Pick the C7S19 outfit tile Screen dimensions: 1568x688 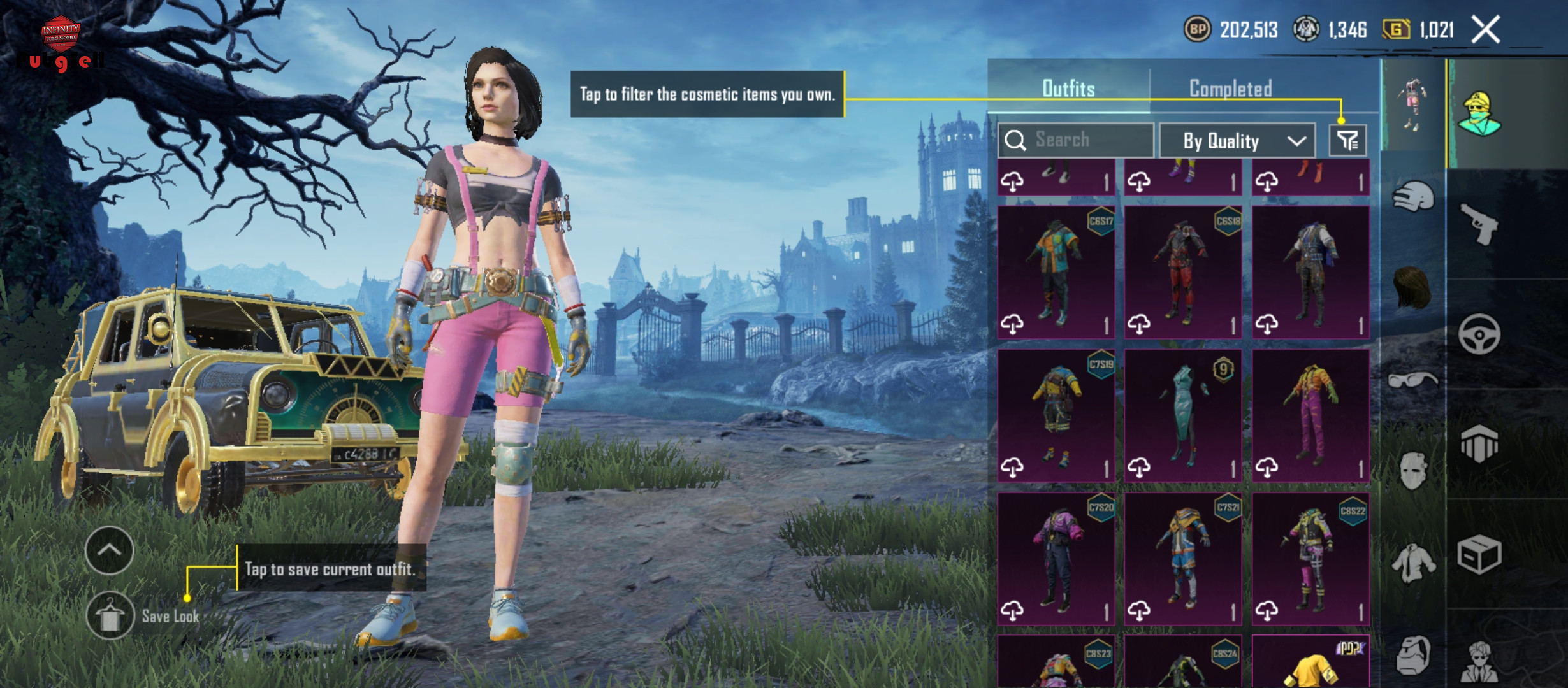pos(1056,415)
